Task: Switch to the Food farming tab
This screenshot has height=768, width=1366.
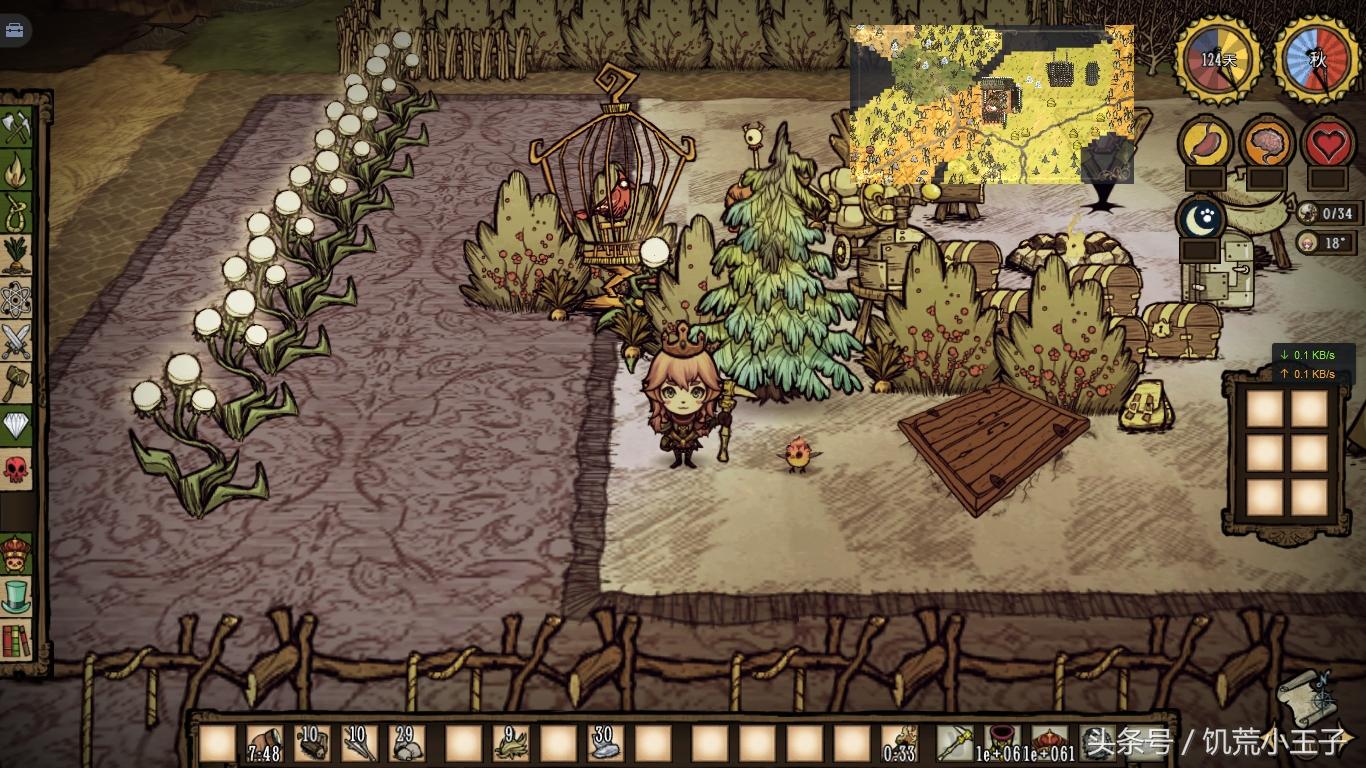Action: (17, 255)
